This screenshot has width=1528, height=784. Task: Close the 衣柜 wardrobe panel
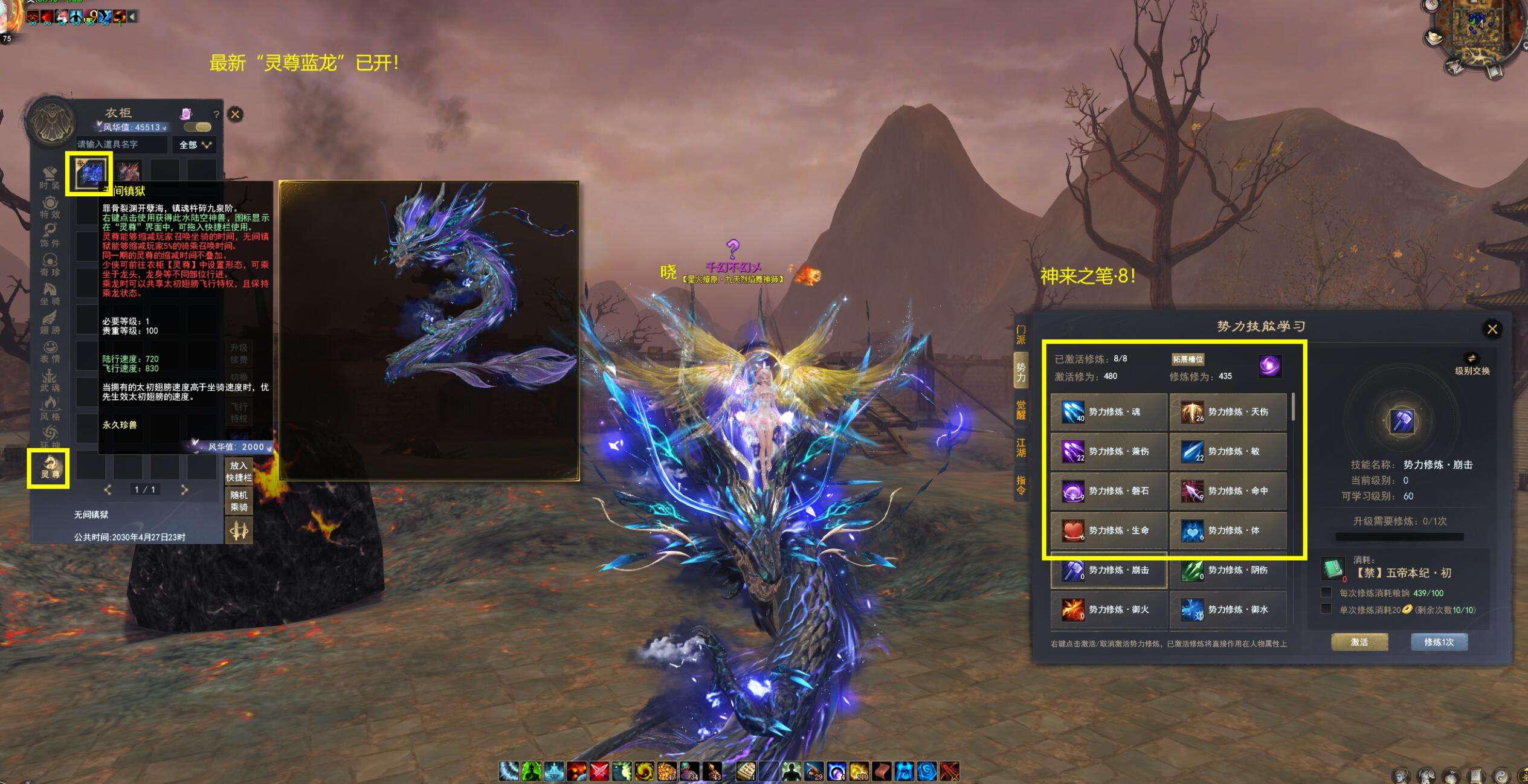(235, 114)
